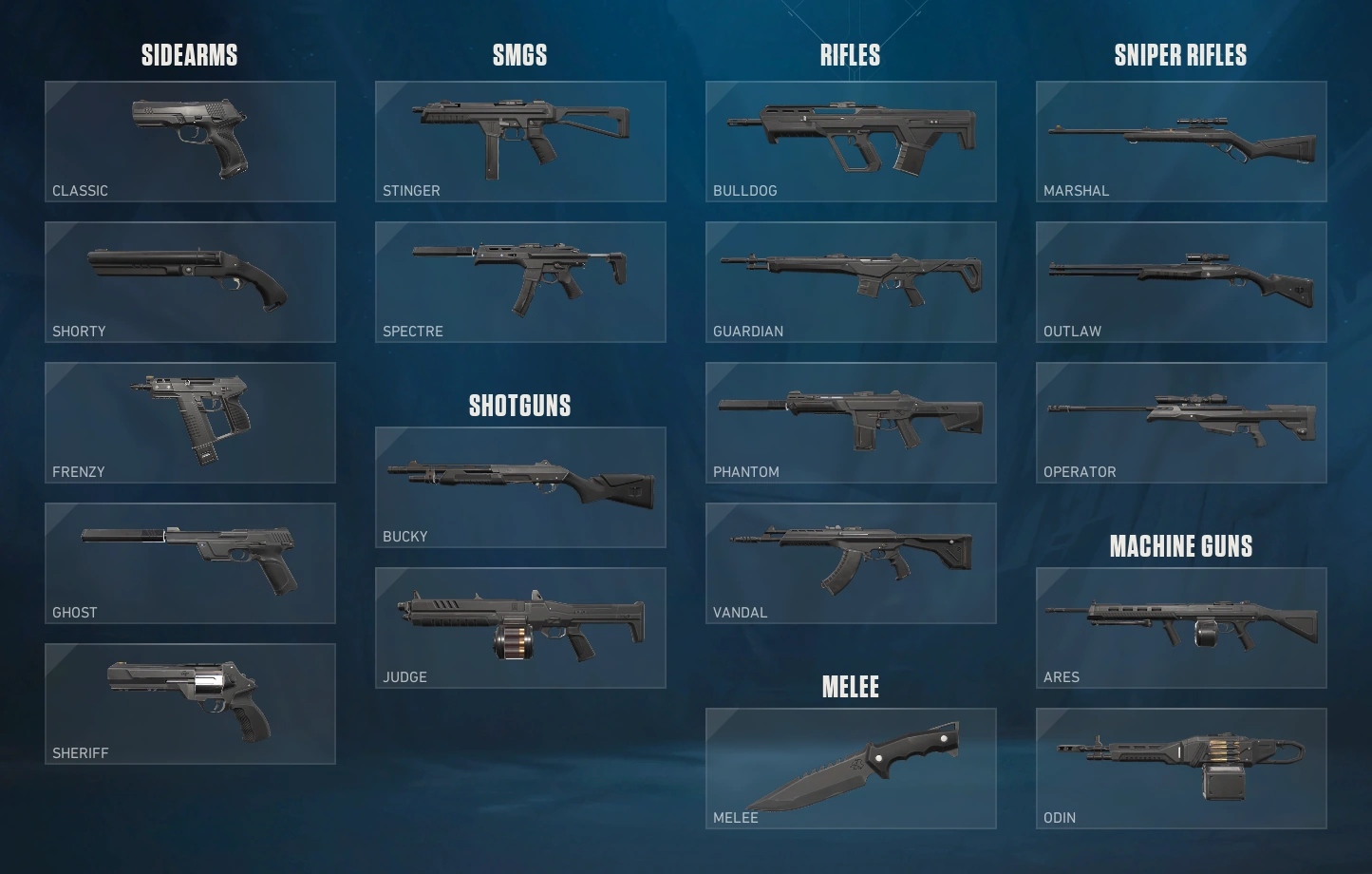Choose the Frenzy weapon card

(x=189, y=422)
